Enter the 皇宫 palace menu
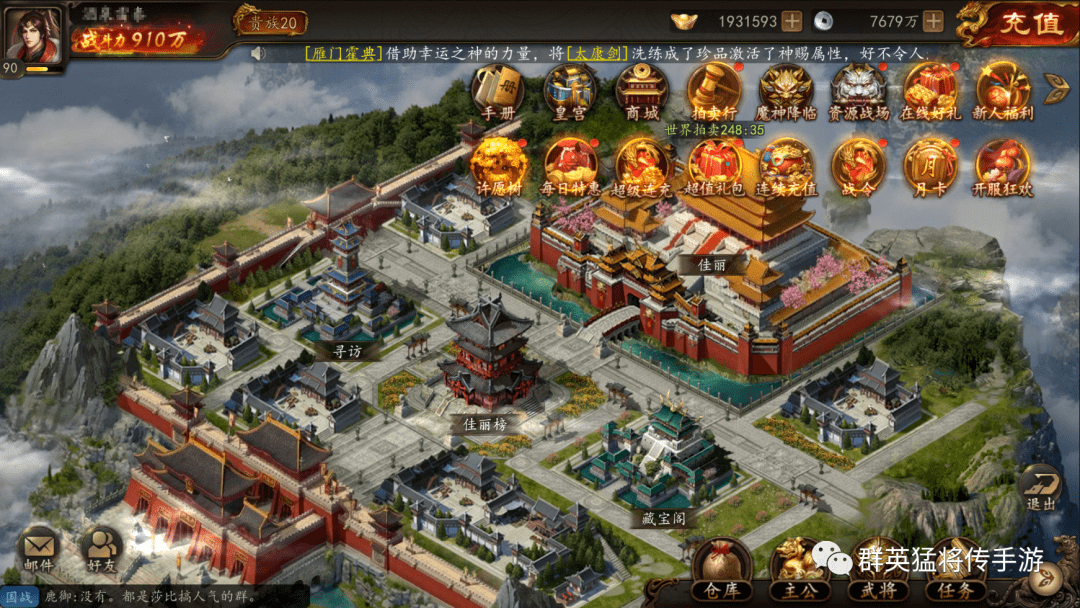Image resolution: width=1080 pixels, height=608 pixels. click(x=570, y=90)
